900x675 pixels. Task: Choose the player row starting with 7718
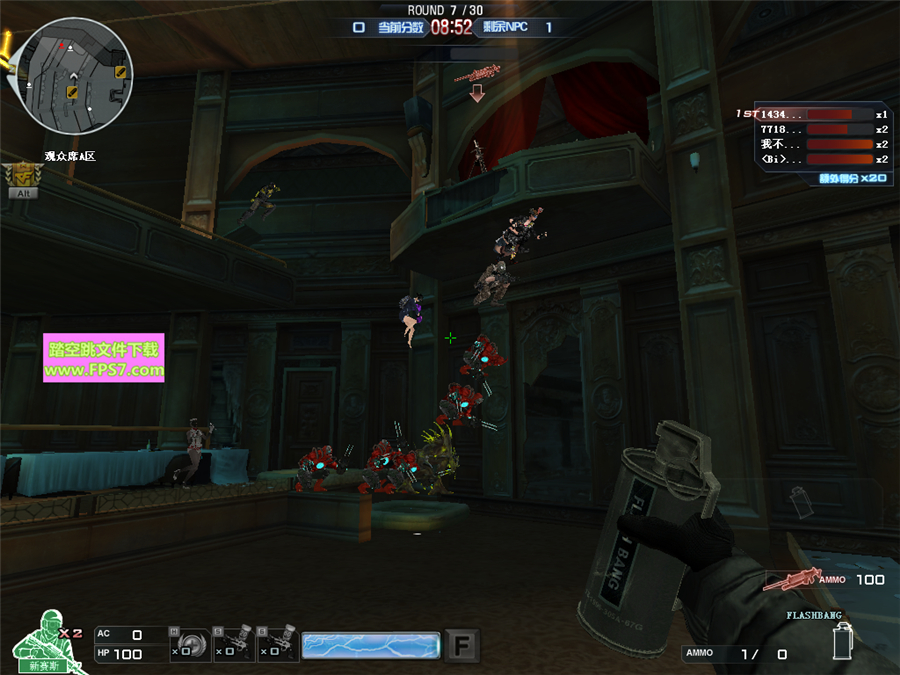pyautogui.click(x=812, y=129)
